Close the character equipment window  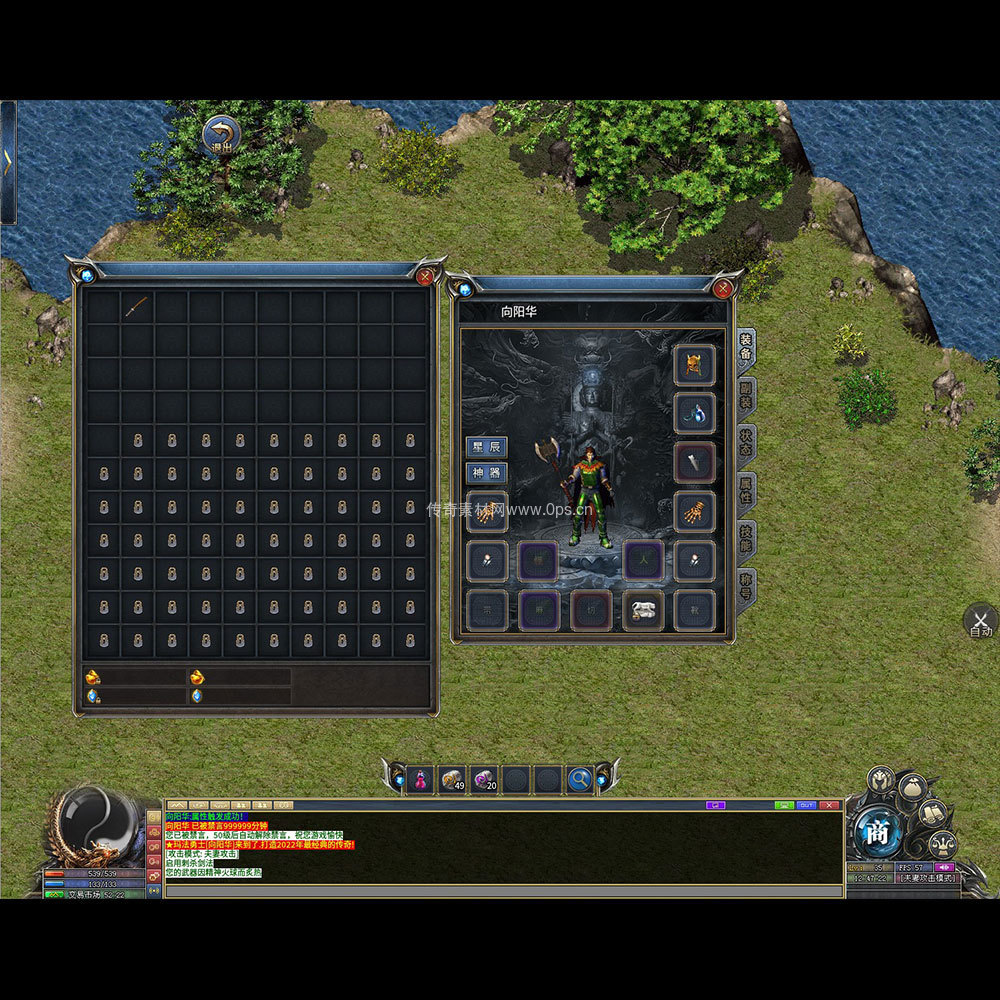(723, 289)
